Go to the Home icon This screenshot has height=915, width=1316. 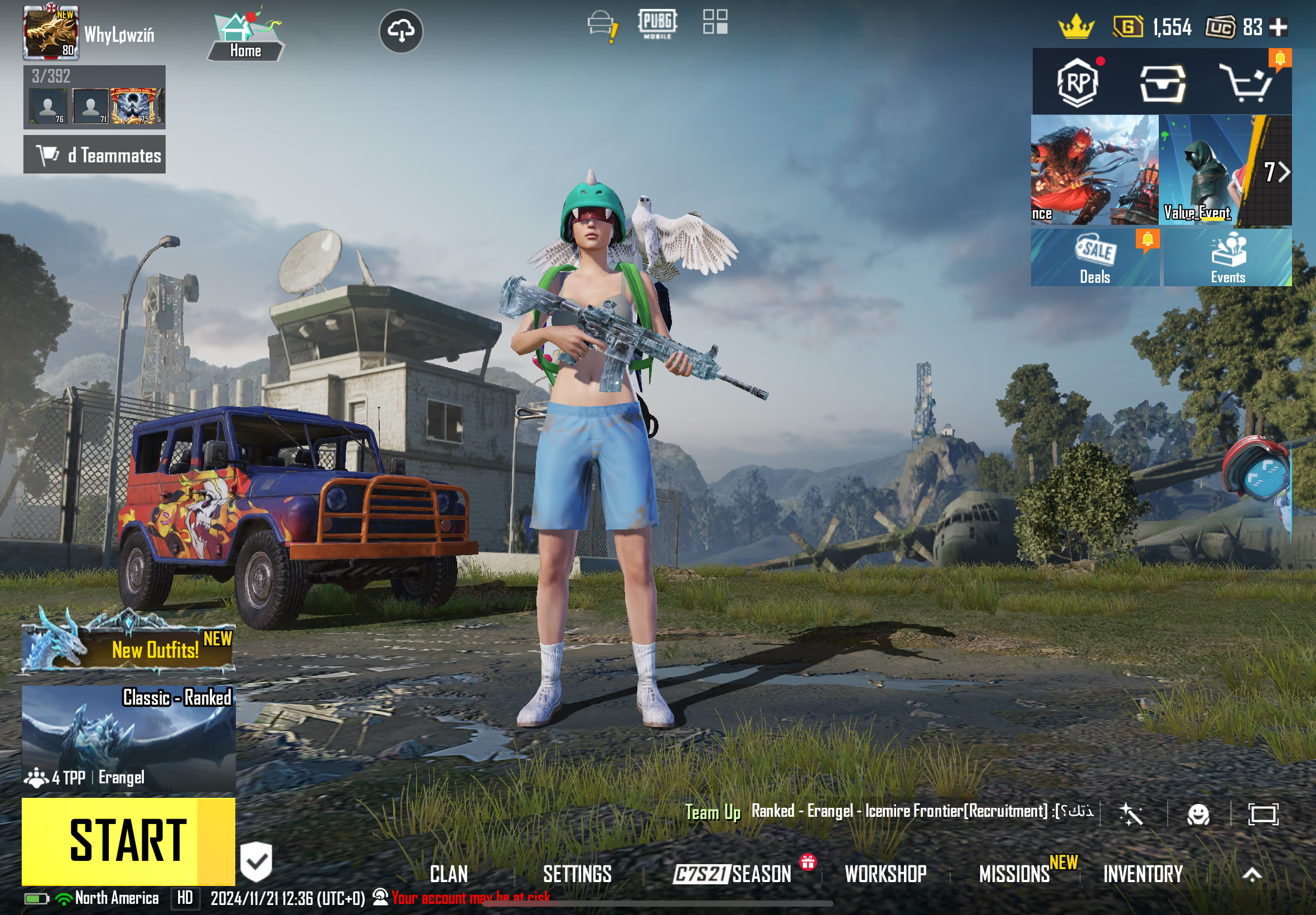(x=245, y=36)
